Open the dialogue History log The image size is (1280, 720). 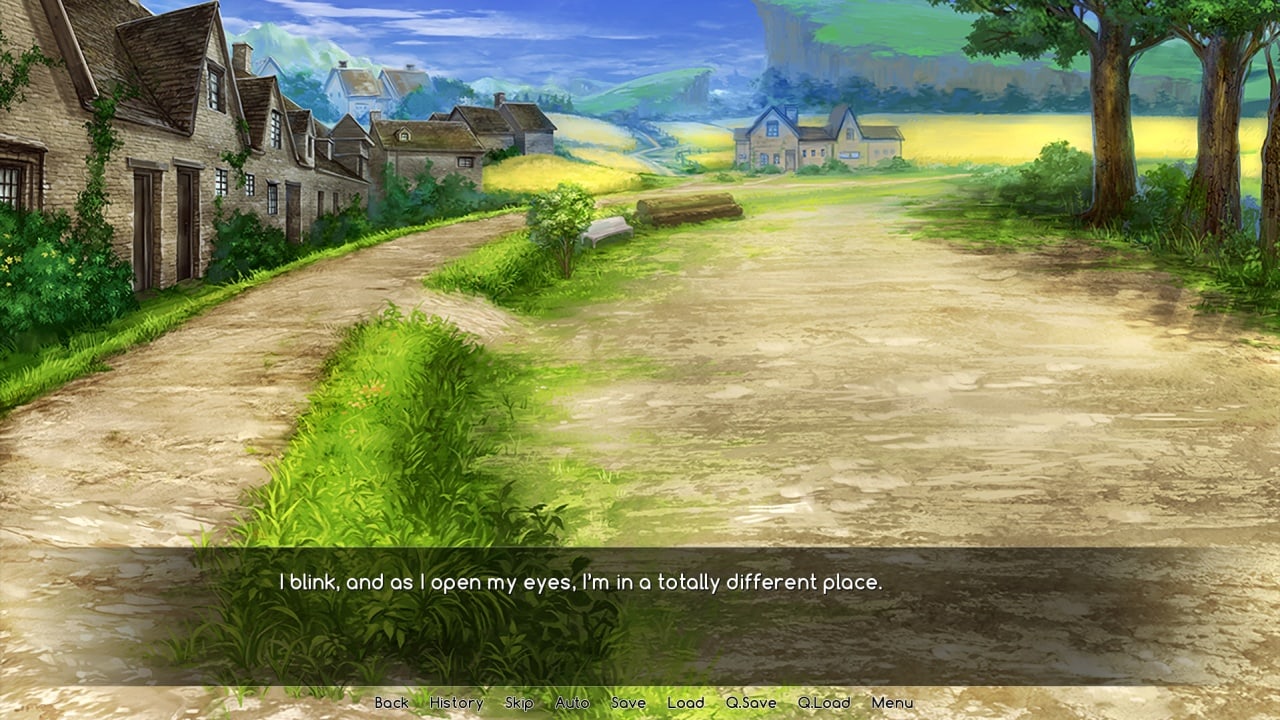(456, 703)
